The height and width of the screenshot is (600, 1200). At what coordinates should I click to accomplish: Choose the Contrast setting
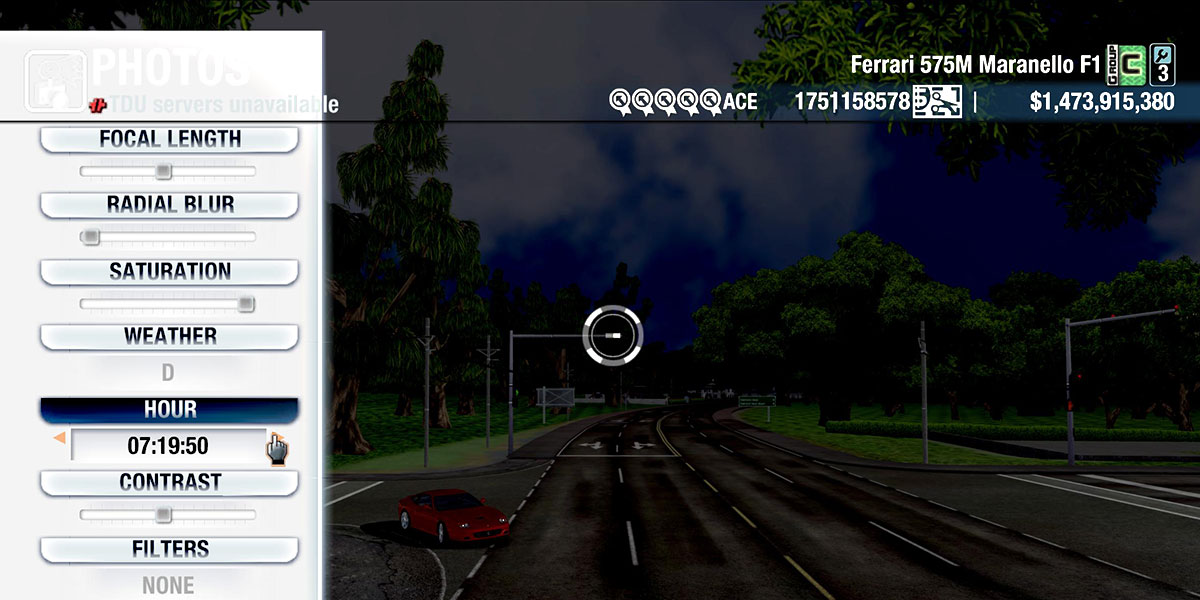pyautogui.click(x=169, y=482)
